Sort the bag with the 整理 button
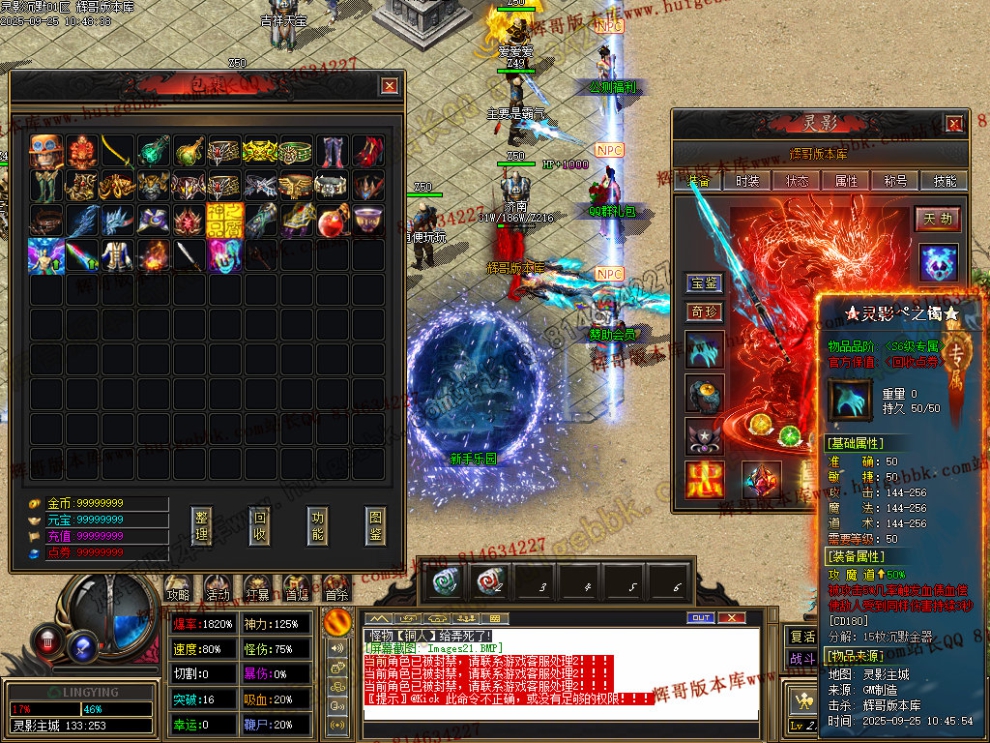The image size is (990, 743). [202, 527]
